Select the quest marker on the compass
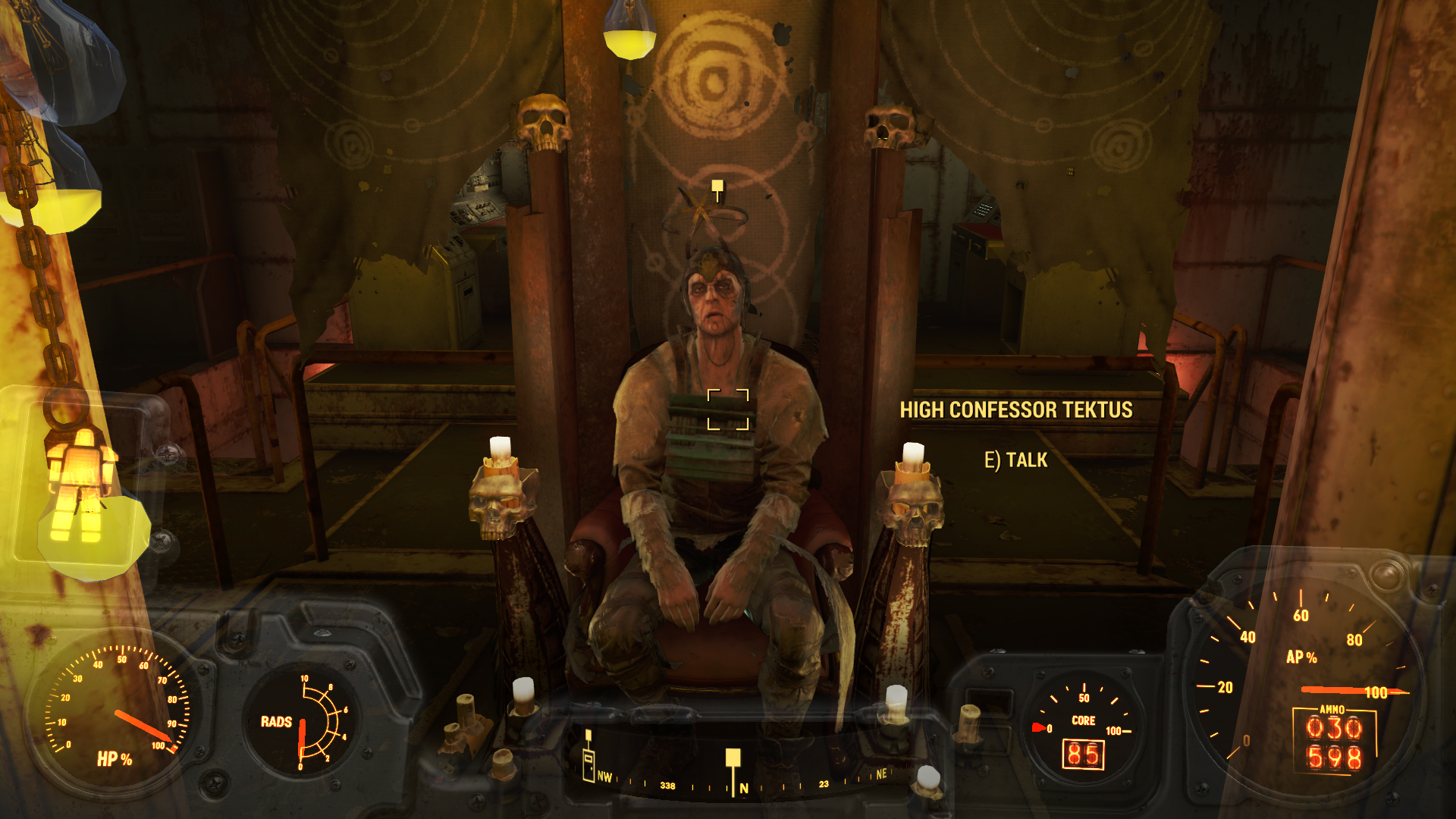Image resolution: width=1456 pixels, height=819 pixels. pos(733,758)
